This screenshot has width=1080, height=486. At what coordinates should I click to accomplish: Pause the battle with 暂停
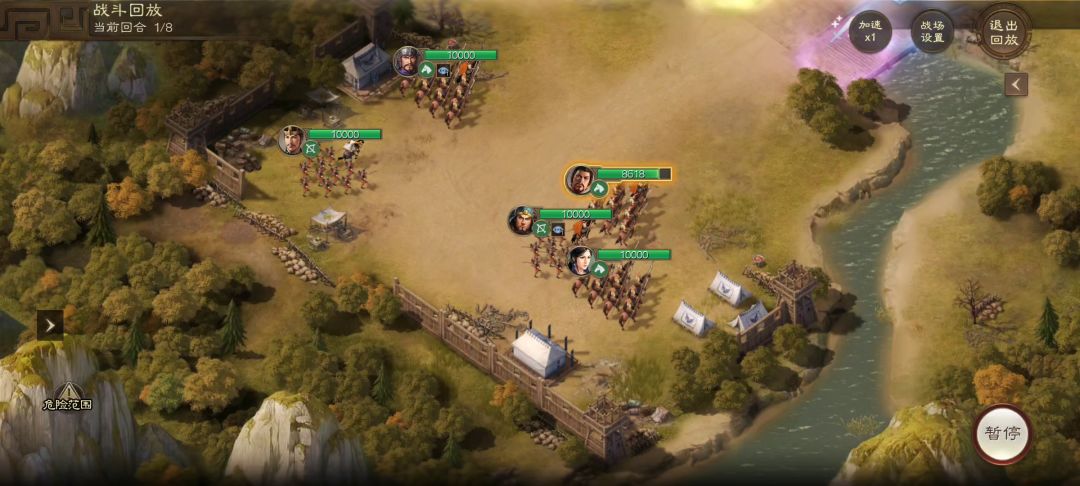1002,433
